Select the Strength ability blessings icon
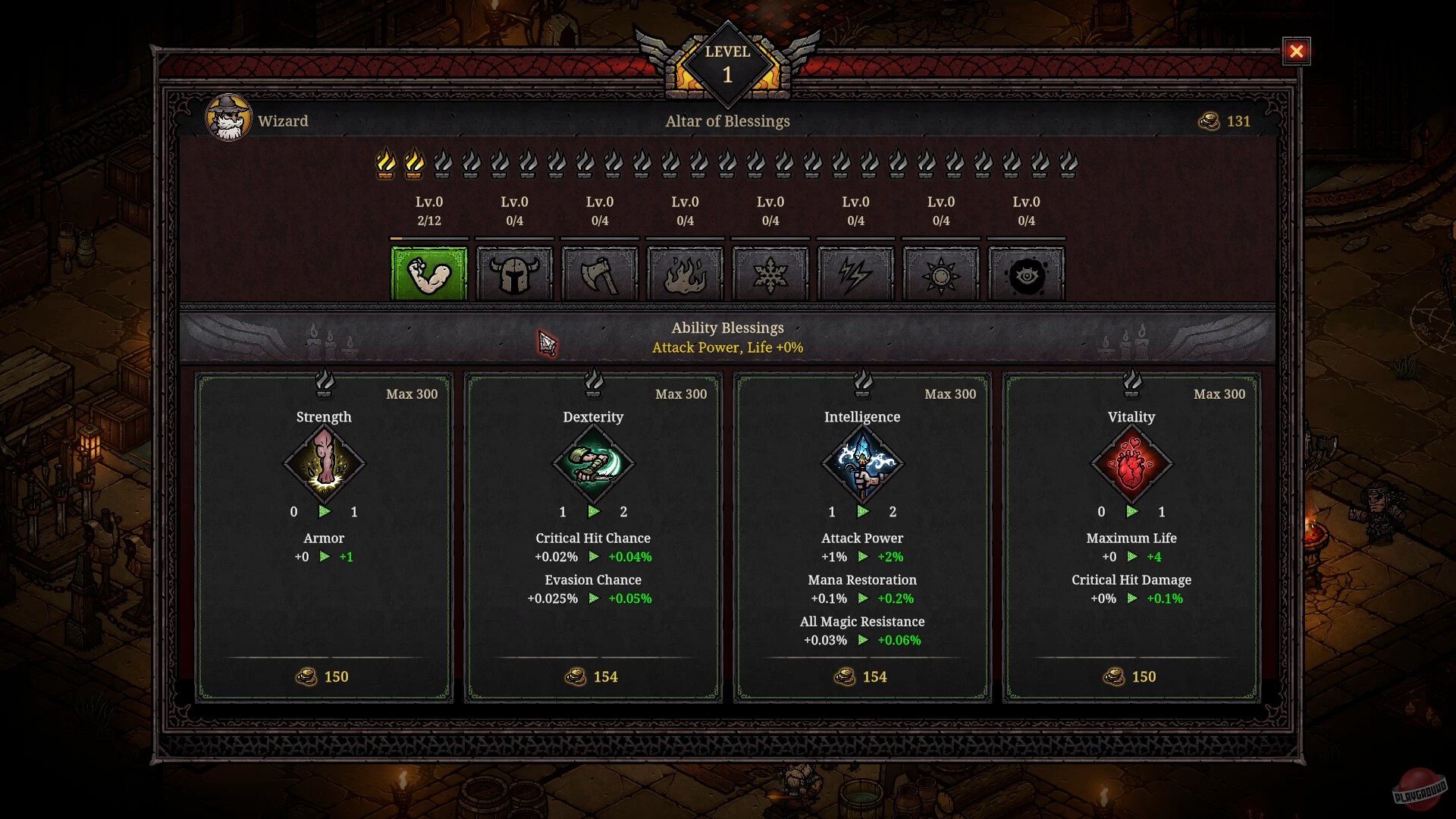Image resolution: width=1456 pixels, height=819 pixels. tap(428, 275)
